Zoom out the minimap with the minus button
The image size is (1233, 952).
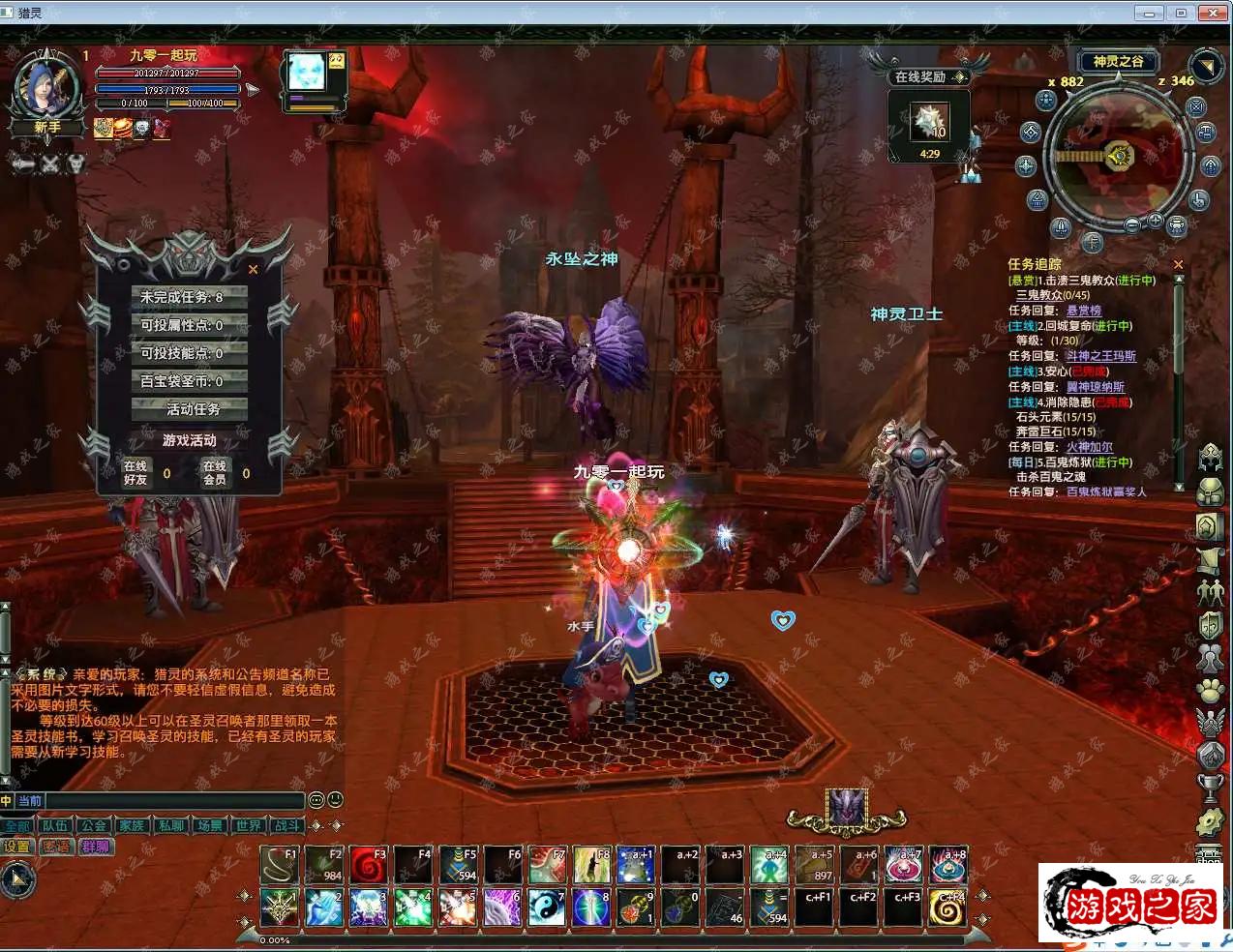[x=1132, y=224]
